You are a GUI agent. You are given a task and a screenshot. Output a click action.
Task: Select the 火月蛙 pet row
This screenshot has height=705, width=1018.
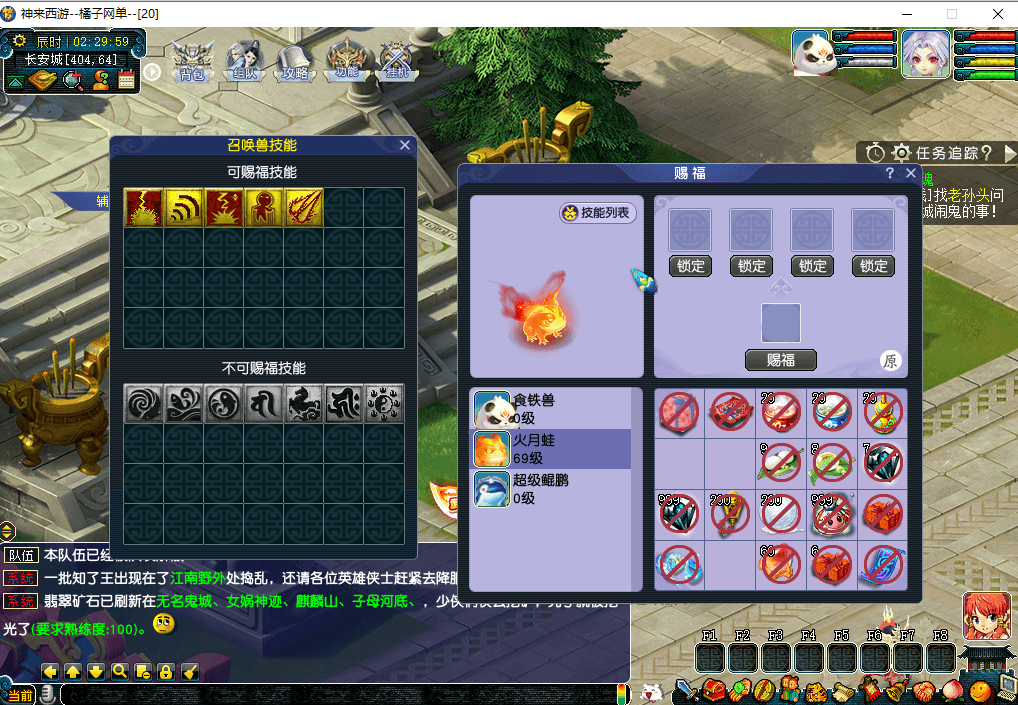click(x=552, y=449)
